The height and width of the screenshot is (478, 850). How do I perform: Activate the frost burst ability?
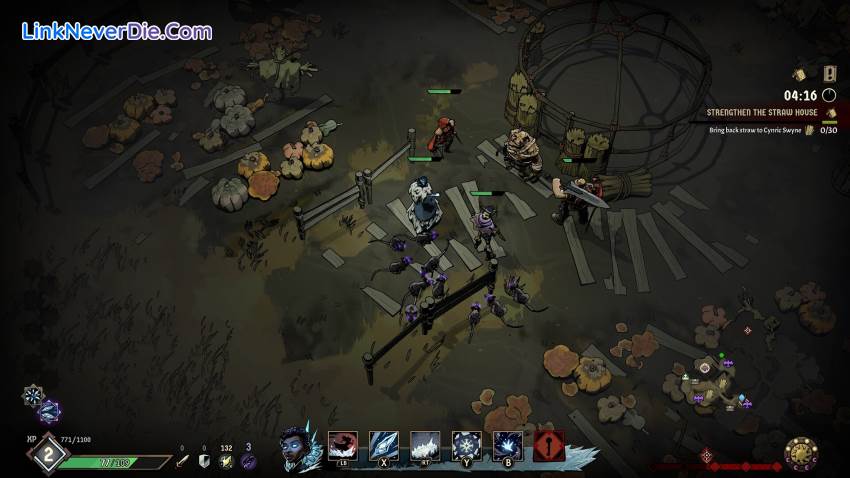tap(507, 445)
